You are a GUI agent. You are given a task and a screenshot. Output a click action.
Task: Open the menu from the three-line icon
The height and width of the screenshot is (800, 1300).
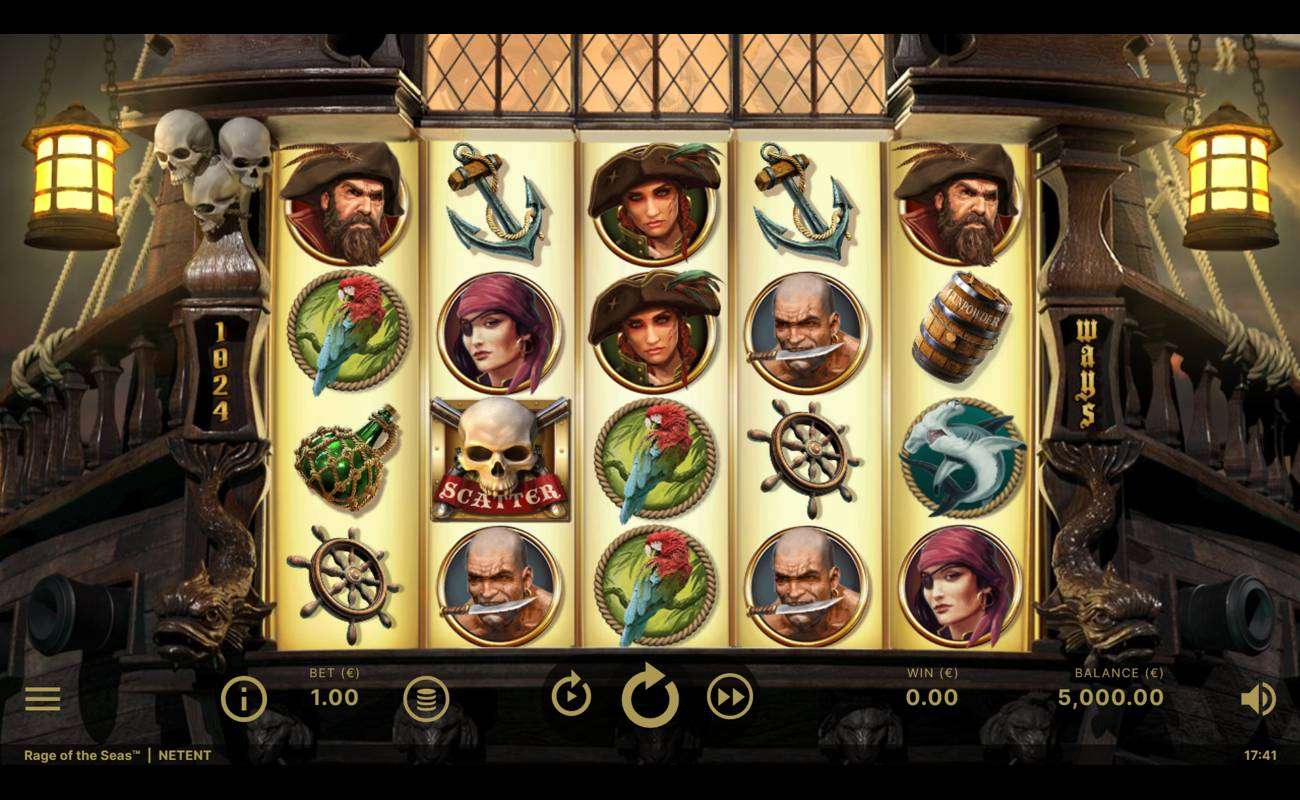click(x=42, y=697)
